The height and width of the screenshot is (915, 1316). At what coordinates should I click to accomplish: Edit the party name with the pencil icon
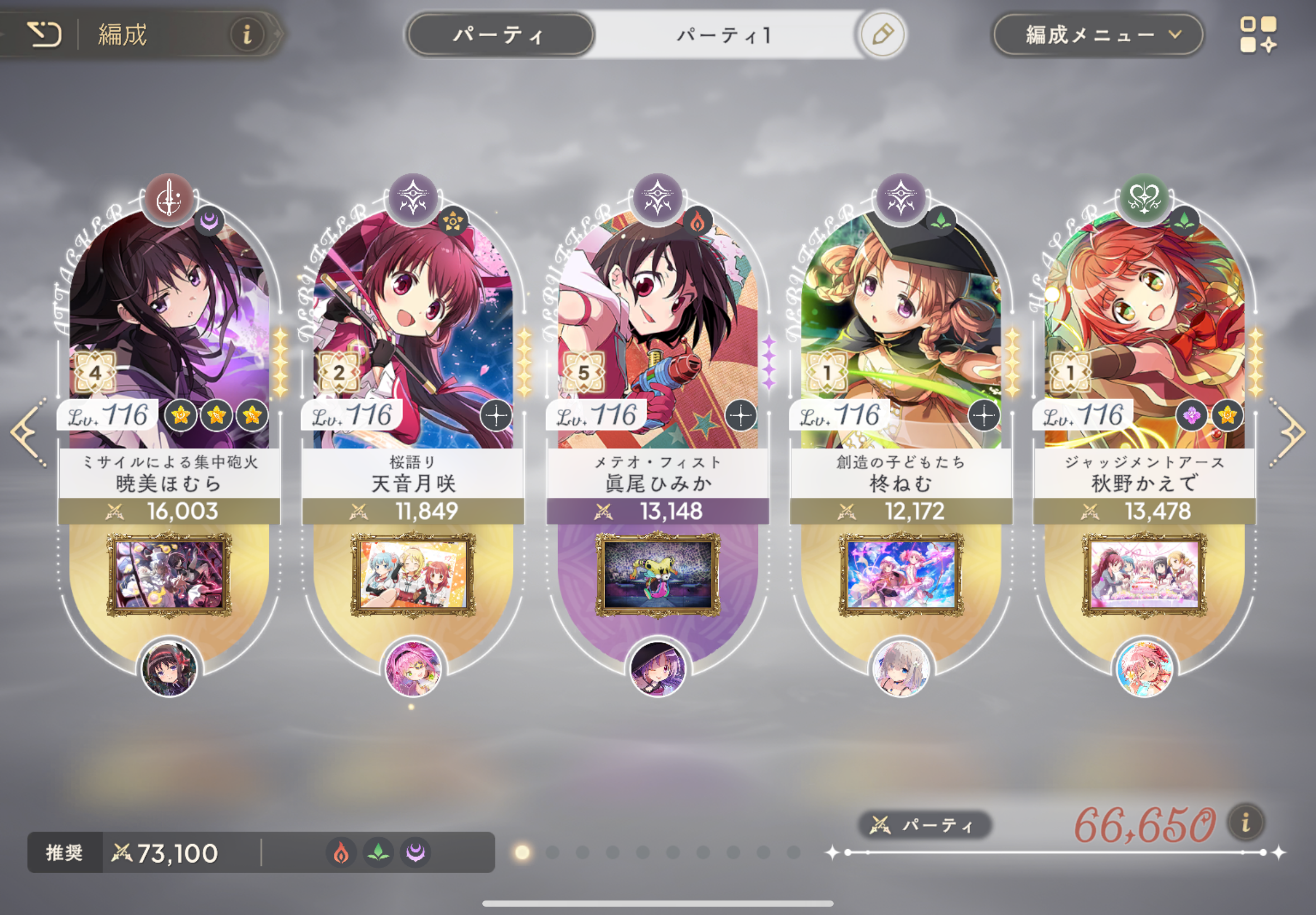(x=882, y=35)
